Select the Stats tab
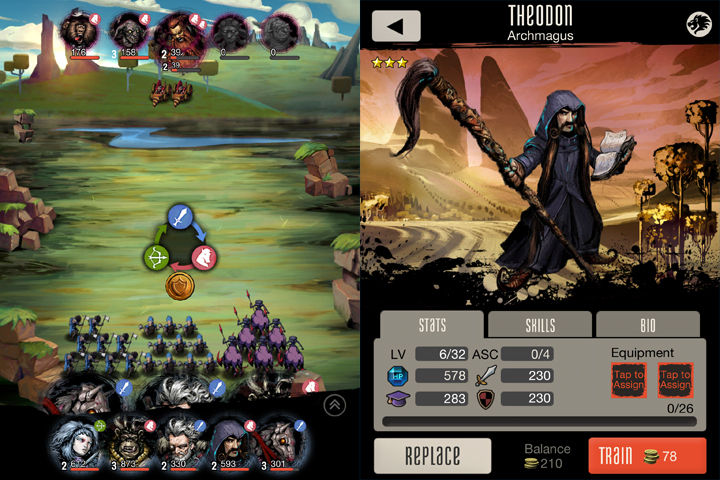Image resolution: width=720 pixels, height=480 pixels. (432, 325)
